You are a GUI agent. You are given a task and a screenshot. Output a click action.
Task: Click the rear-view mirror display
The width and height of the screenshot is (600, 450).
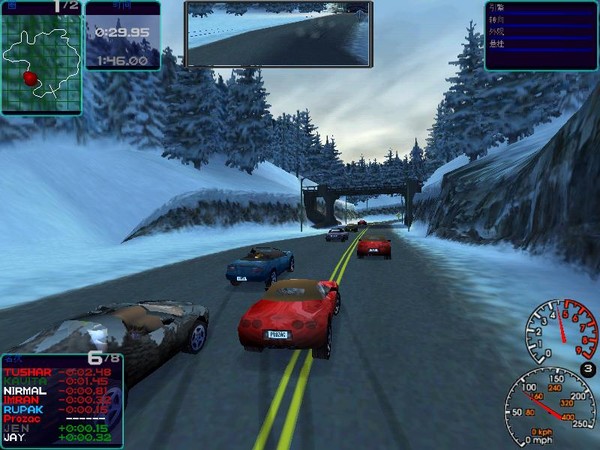click(x=278, y=34)
